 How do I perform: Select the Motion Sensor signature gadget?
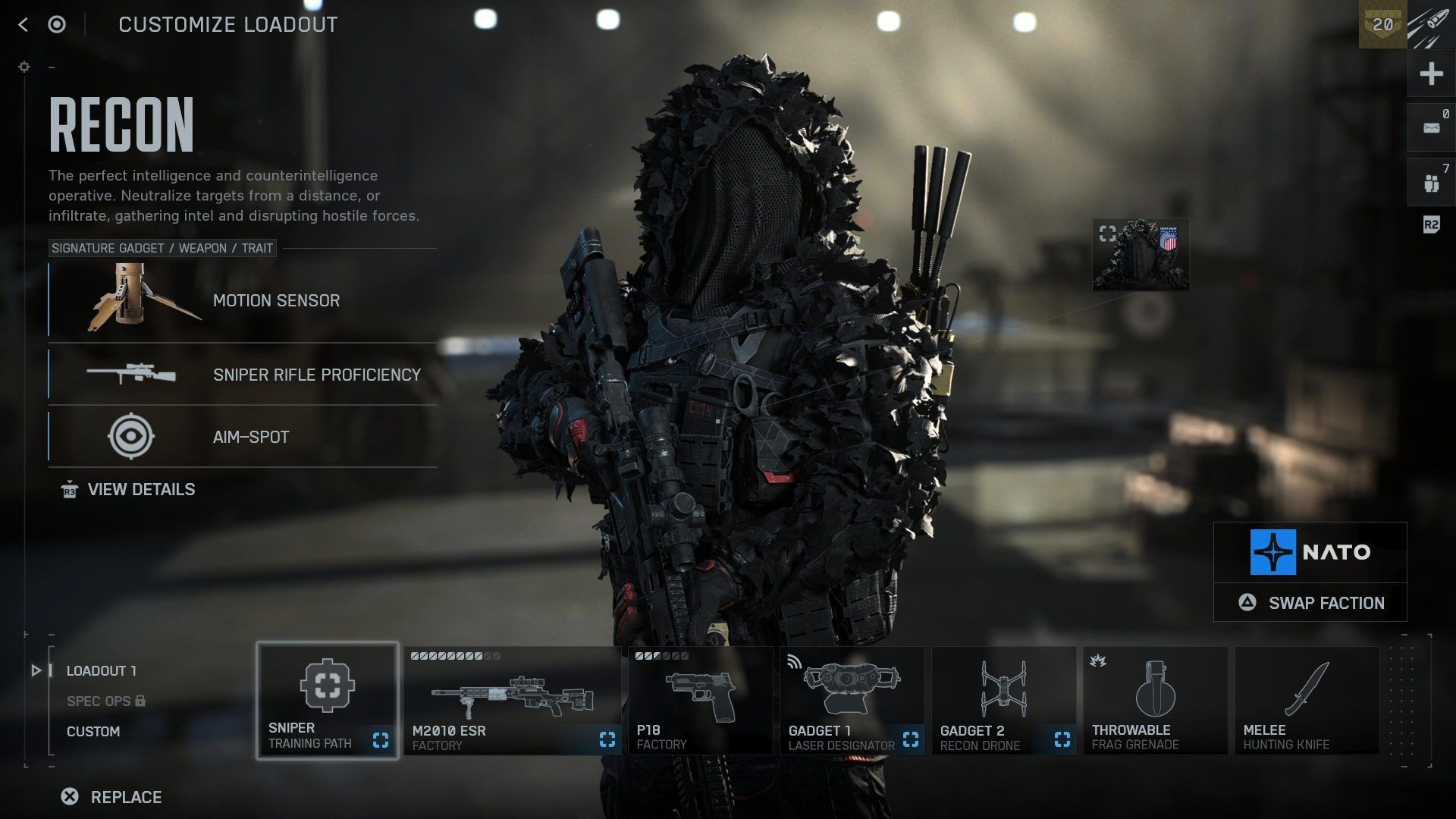point(243,300)
